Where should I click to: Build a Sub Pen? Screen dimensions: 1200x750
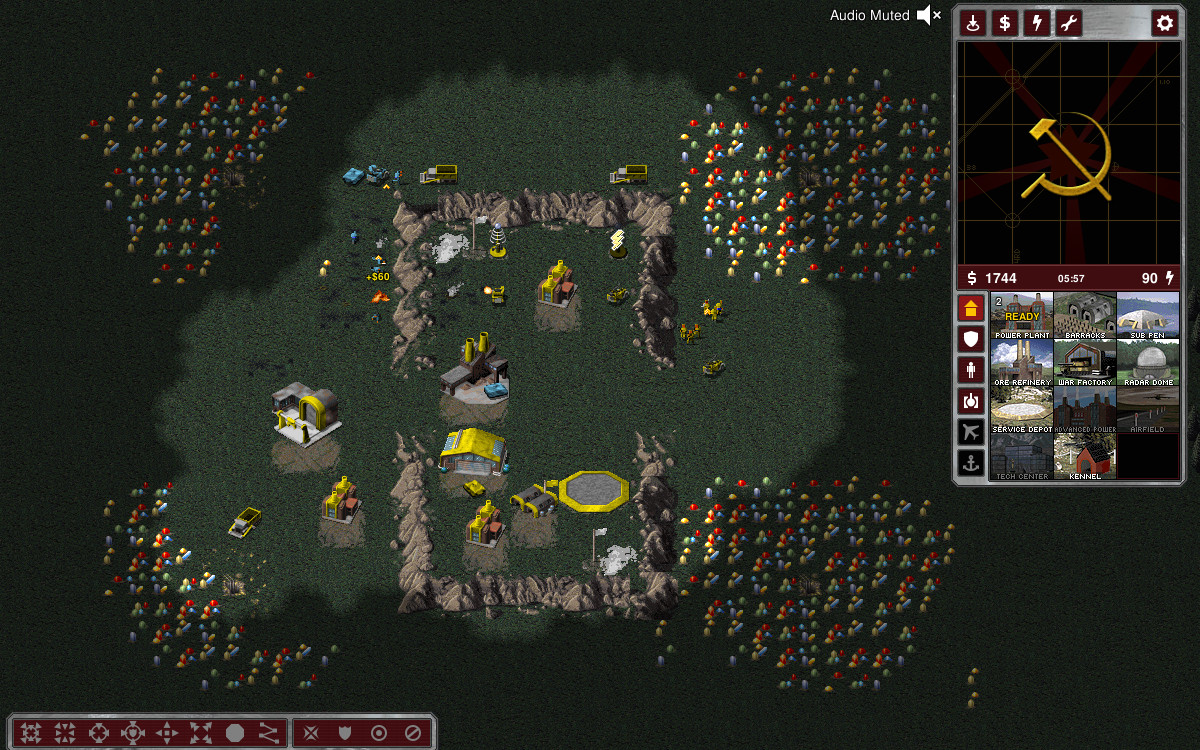[x=1147, y=316]
